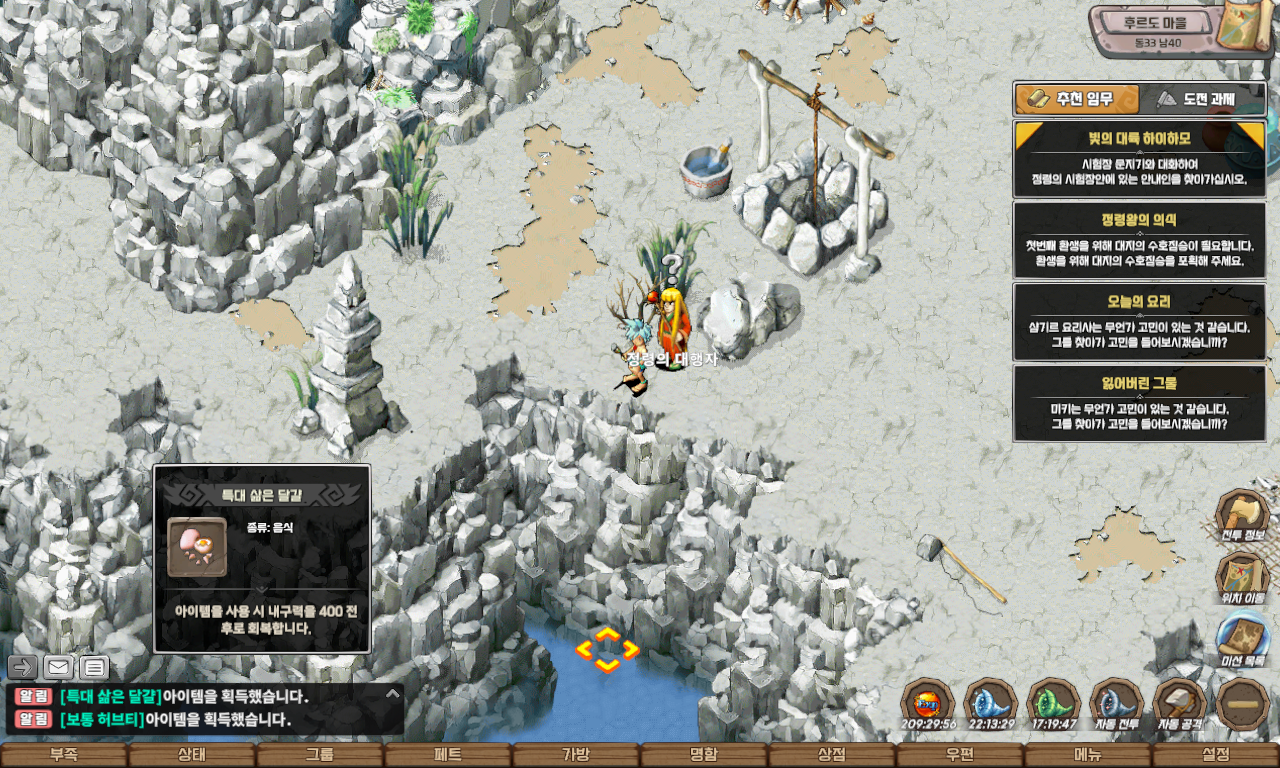Click the envelope icon above the chat log
Screen dimensions: 1280x768
59,667
